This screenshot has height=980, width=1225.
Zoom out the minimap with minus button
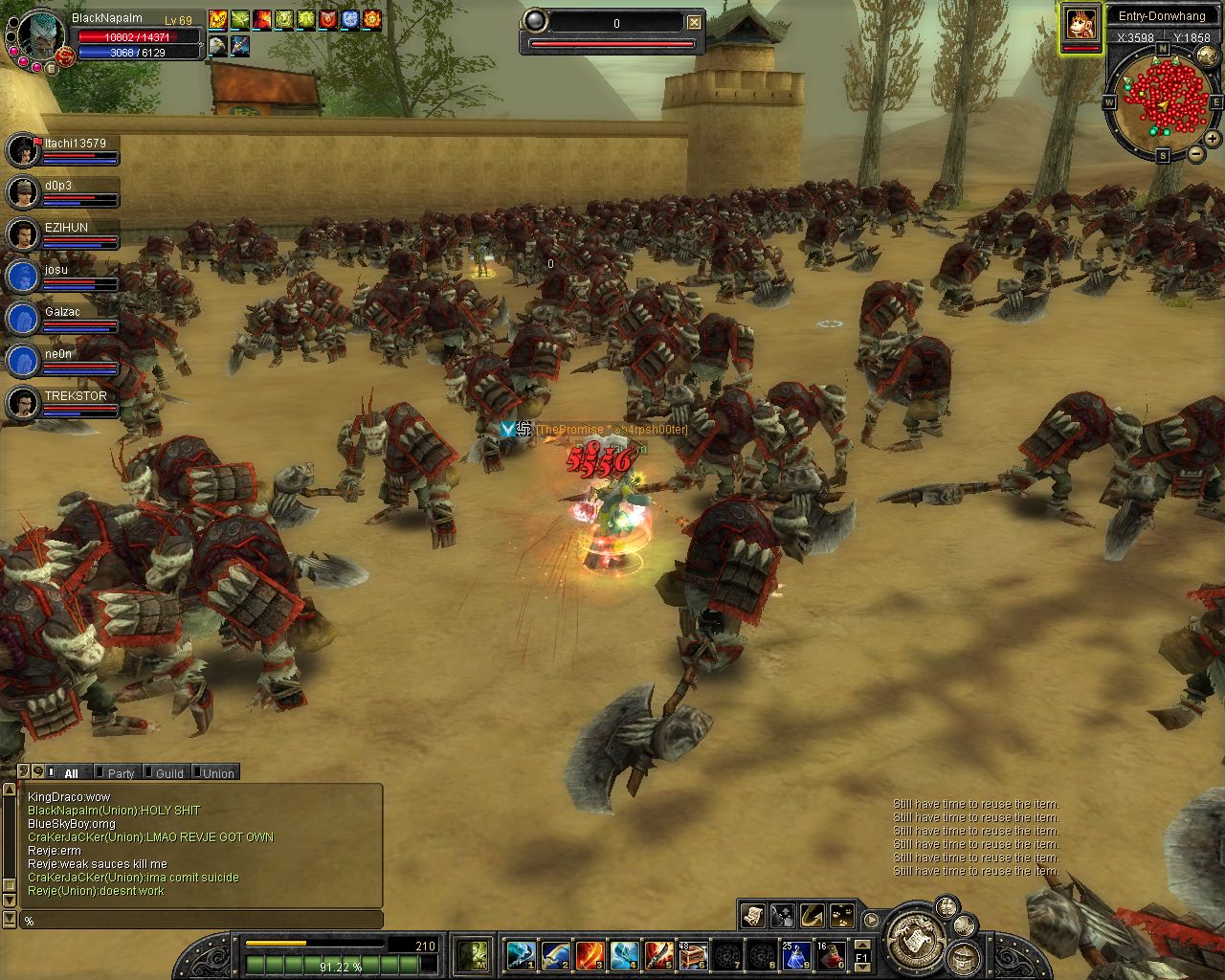(1196, 154)
